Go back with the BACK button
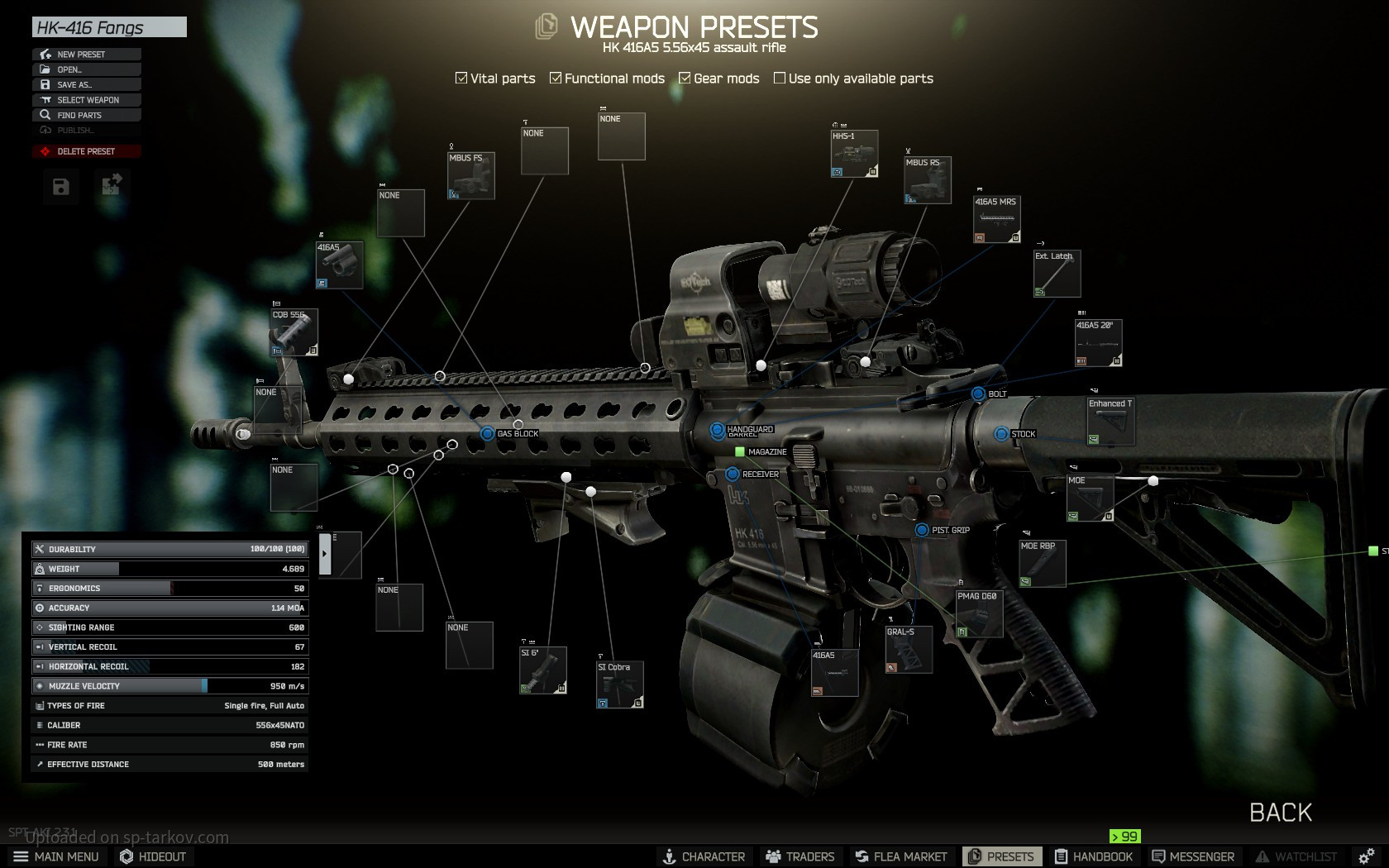The width and height of the screenshot is (1389, 868). 1280,813
